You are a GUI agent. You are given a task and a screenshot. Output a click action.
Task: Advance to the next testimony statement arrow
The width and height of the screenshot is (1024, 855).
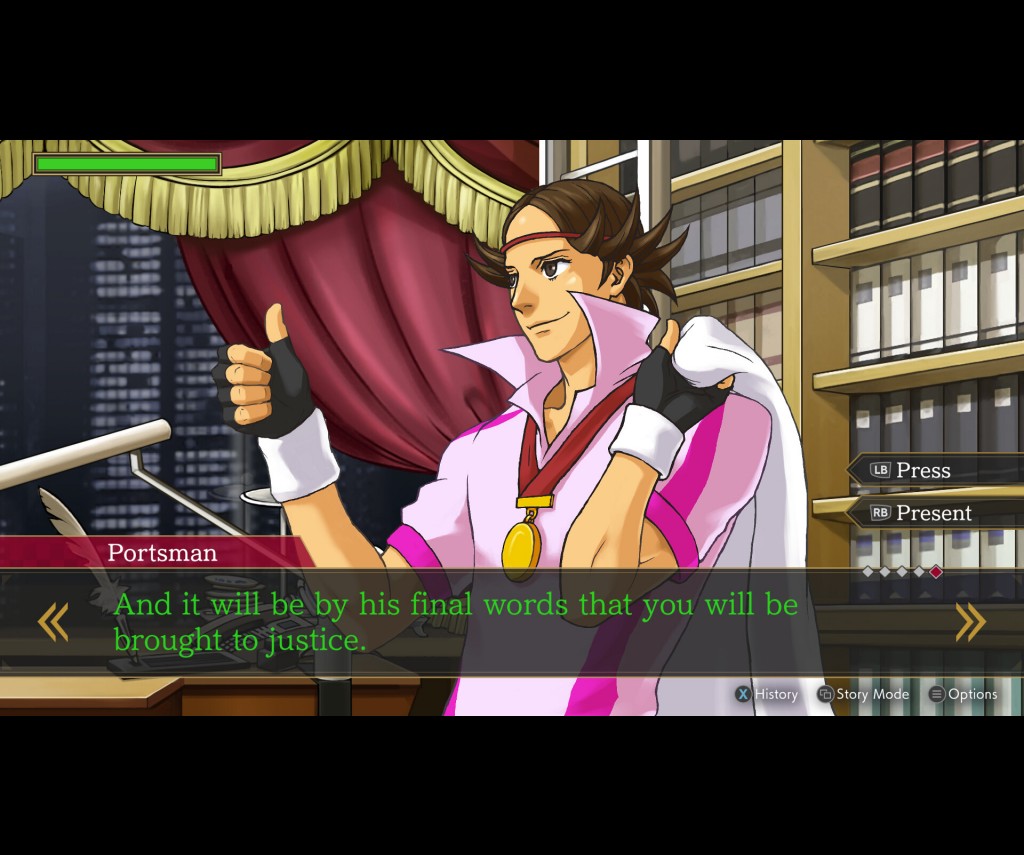pos(969,622)
